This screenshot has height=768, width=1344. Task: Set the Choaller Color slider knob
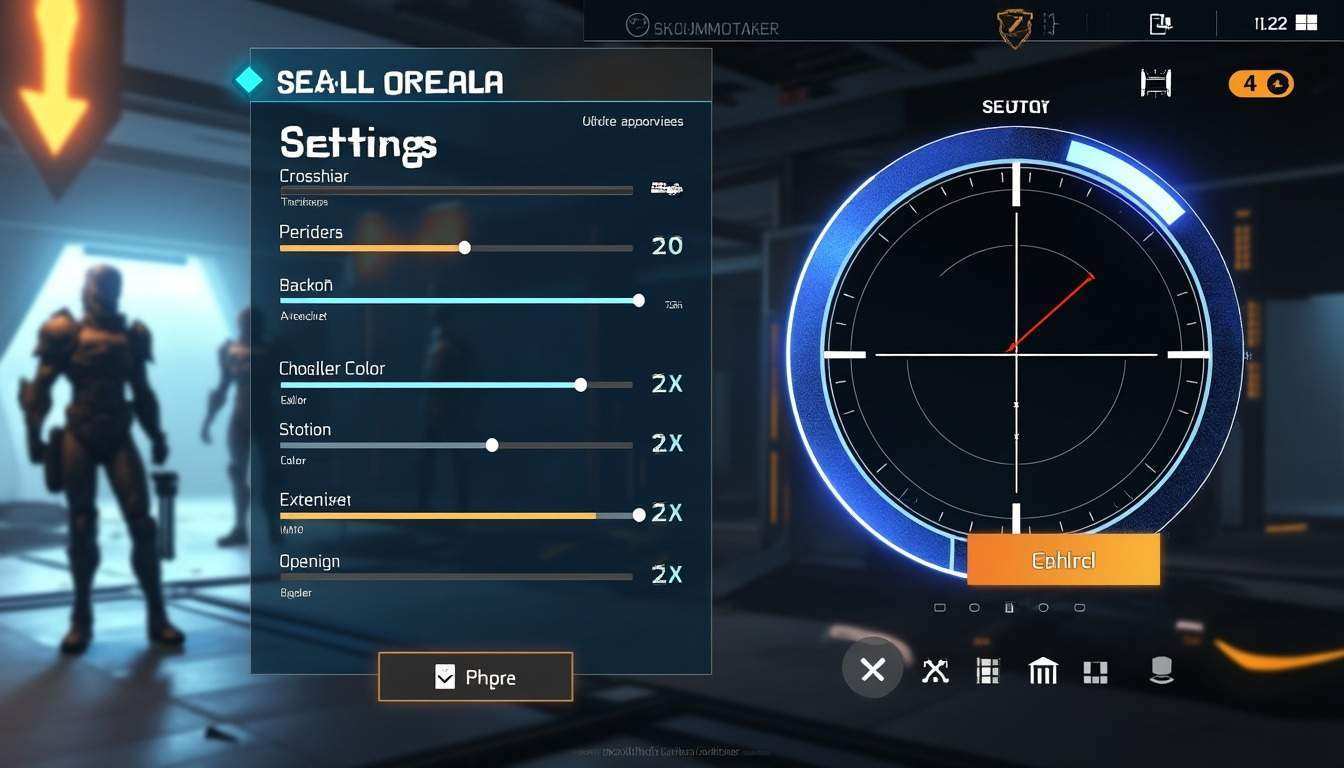tap(581, 384)
